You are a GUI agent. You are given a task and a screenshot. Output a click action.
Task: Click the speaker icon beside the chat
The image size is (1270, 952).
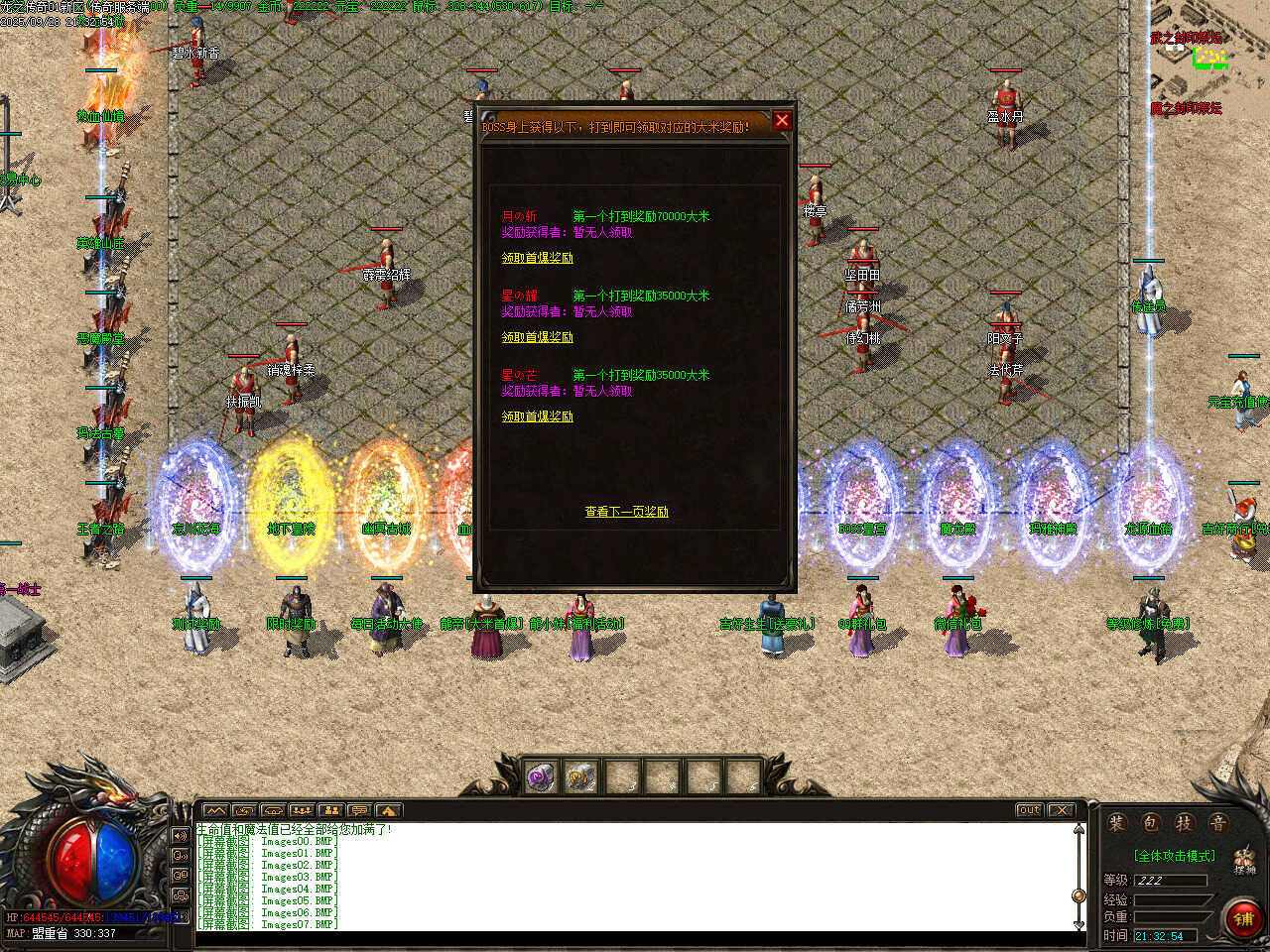coord(181,836)
